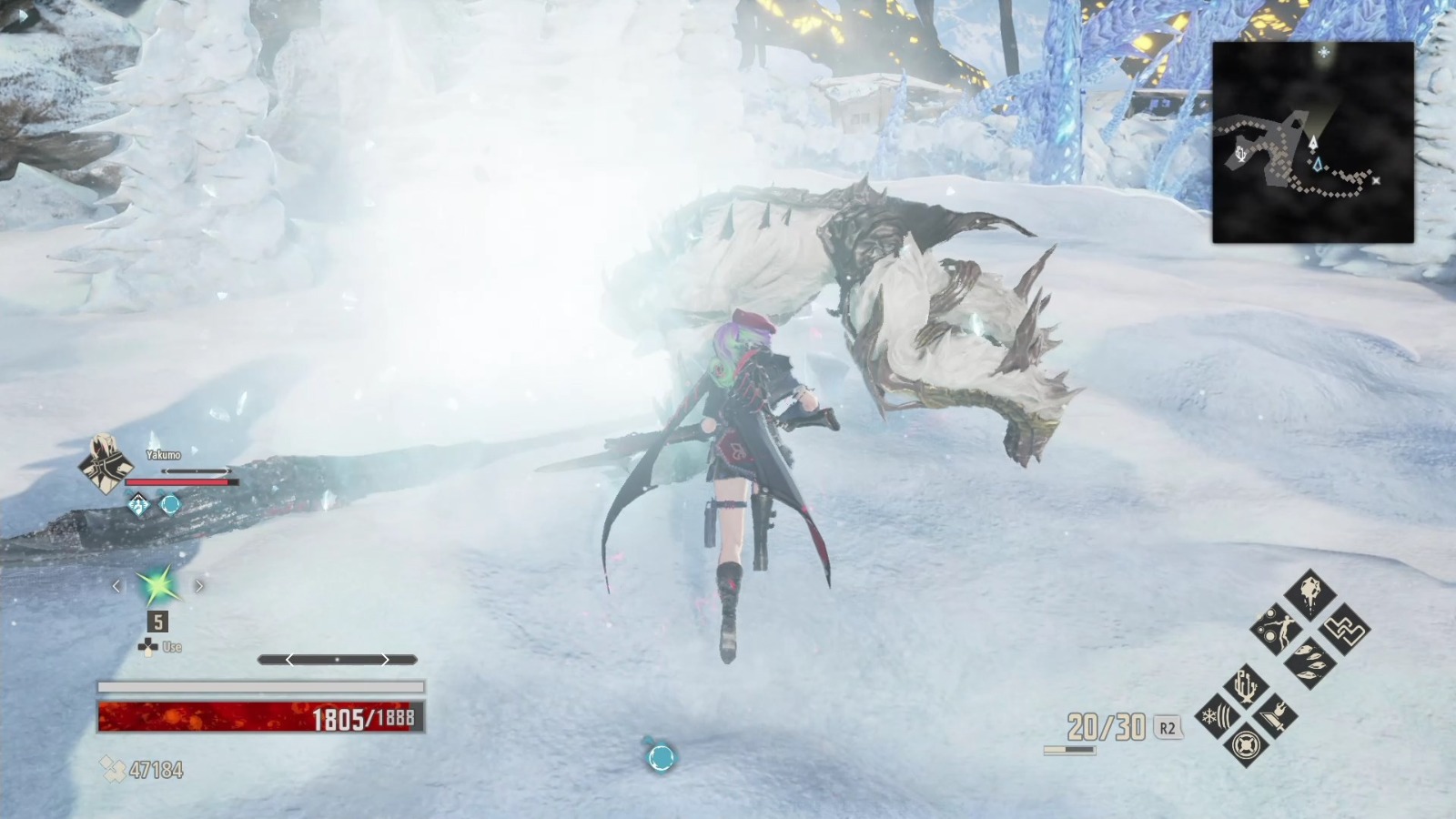Screen dimensions: 1456x819
Task: Click the ammo reload progress bar under 20/30
Action: point(1069,752)
